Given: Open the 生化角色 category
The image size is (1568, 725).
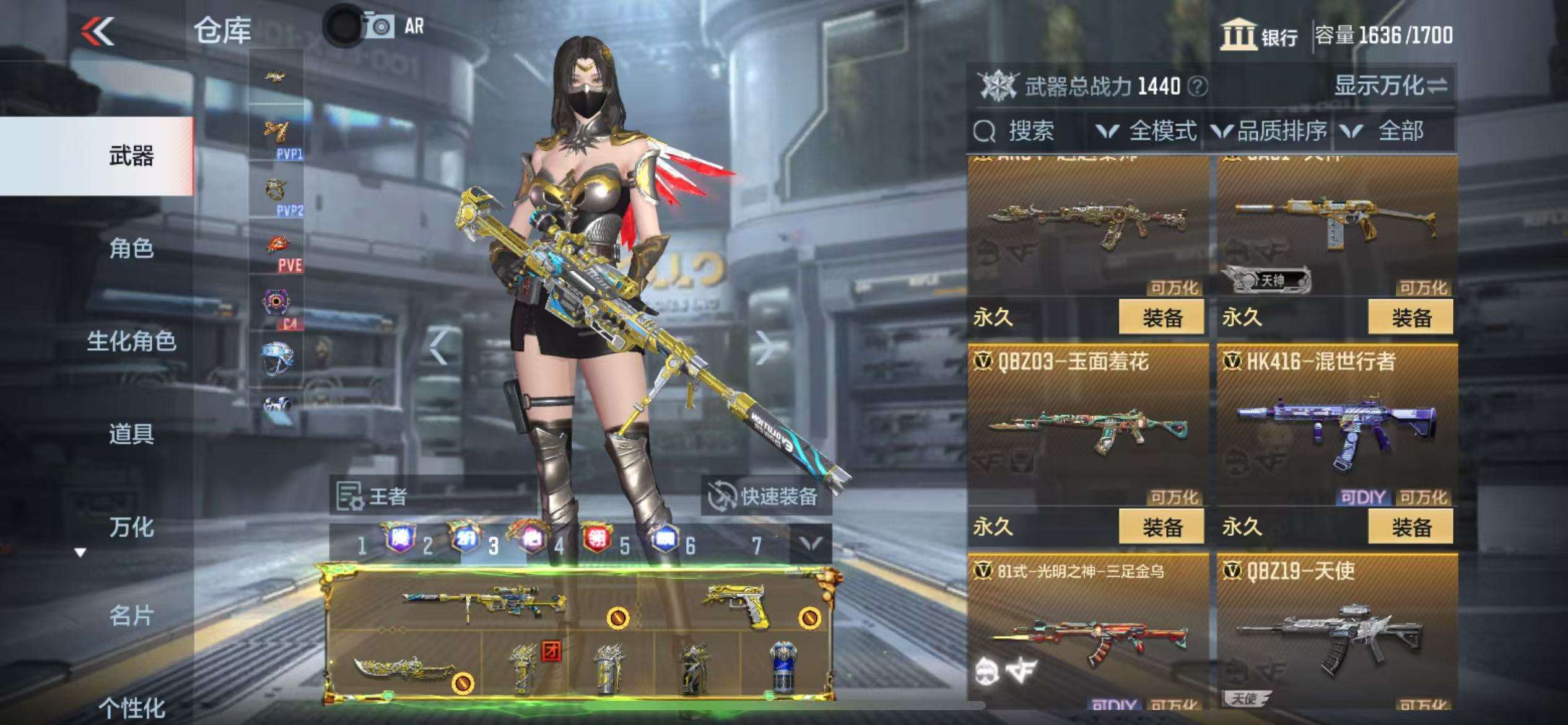Looking at the screenshot, I should click(x=131, y=341).
